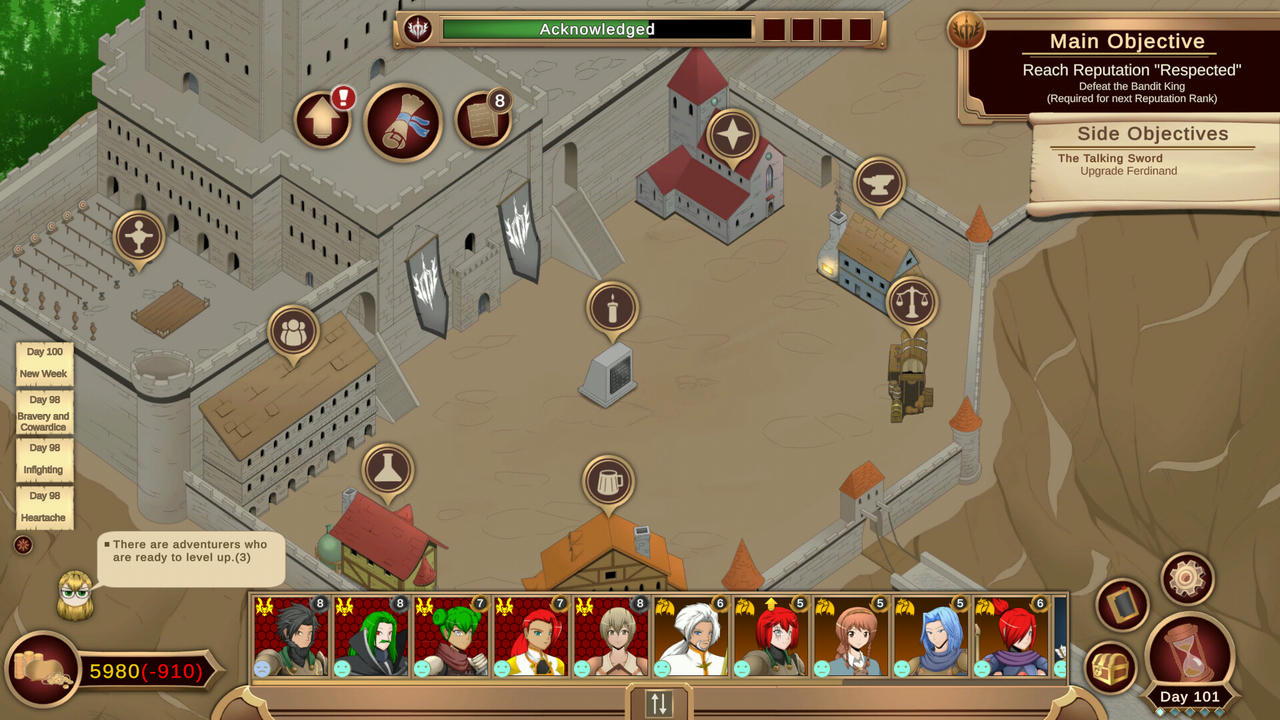
Task: Click the Acknowledged reputation progress bar
Action: click(x=598, y=30)
